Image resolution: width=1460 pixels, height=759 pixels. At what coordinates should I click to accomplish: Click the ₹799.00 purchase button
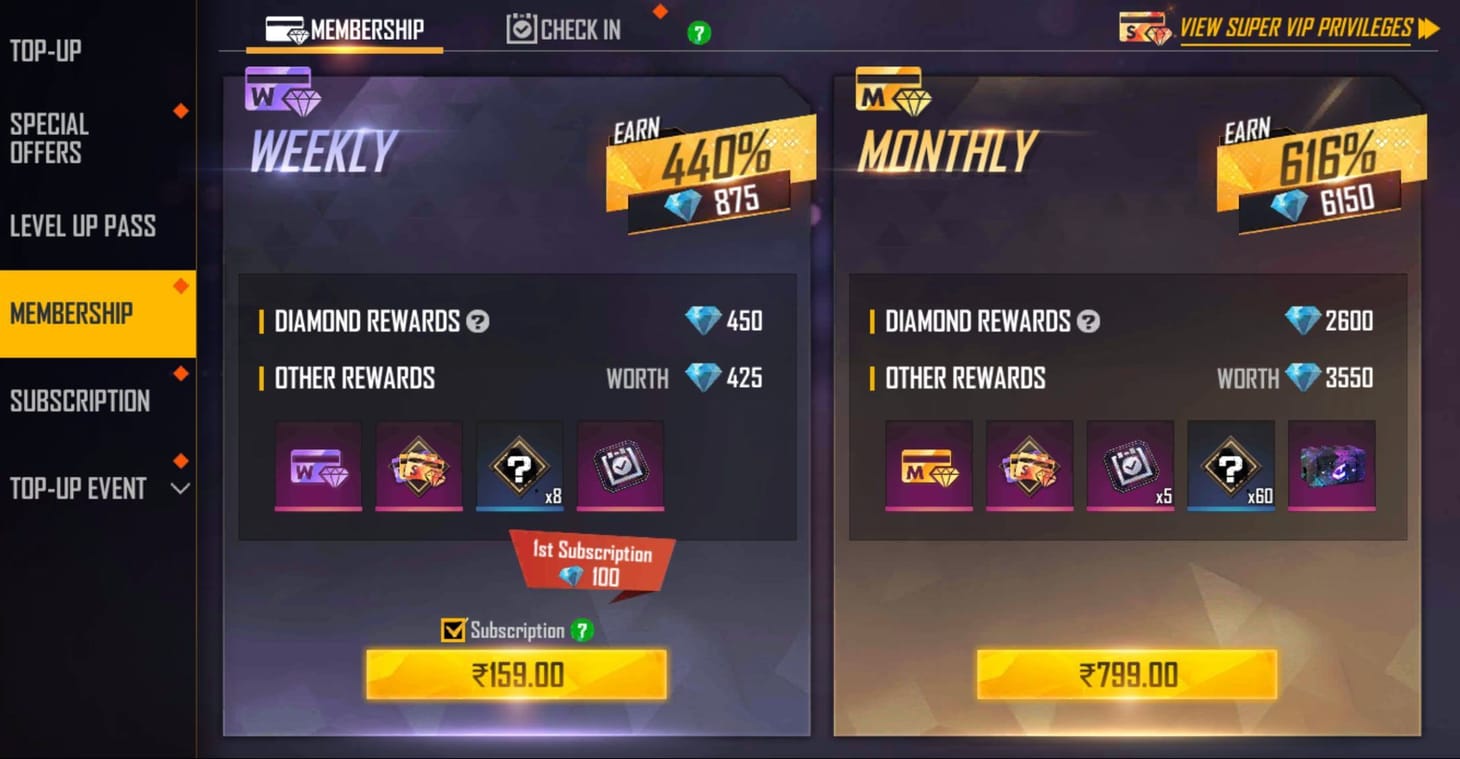point(1128,674)
